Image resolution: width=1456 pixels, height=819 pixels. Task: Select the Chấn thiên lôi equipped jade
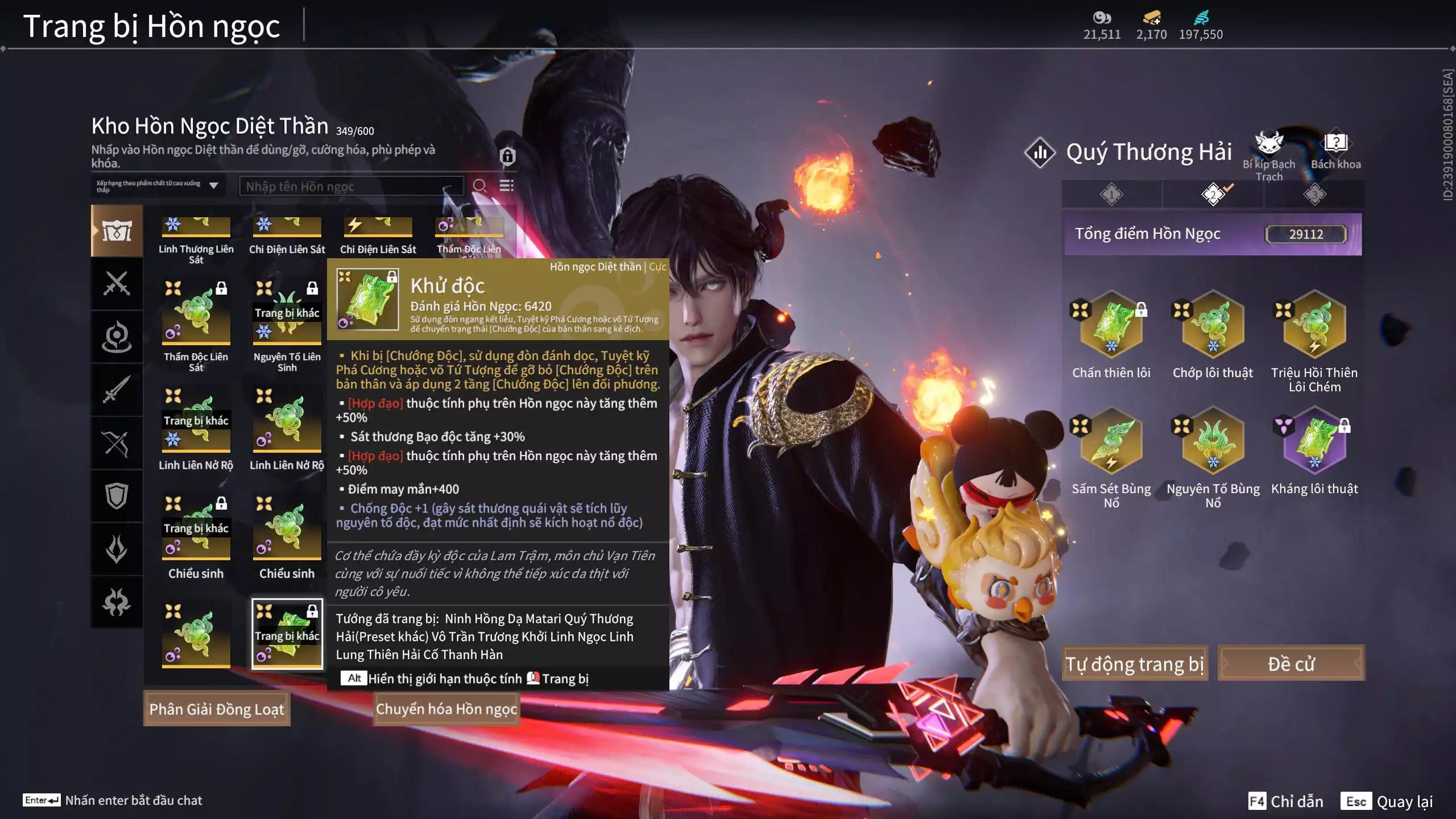[1111, 325]
